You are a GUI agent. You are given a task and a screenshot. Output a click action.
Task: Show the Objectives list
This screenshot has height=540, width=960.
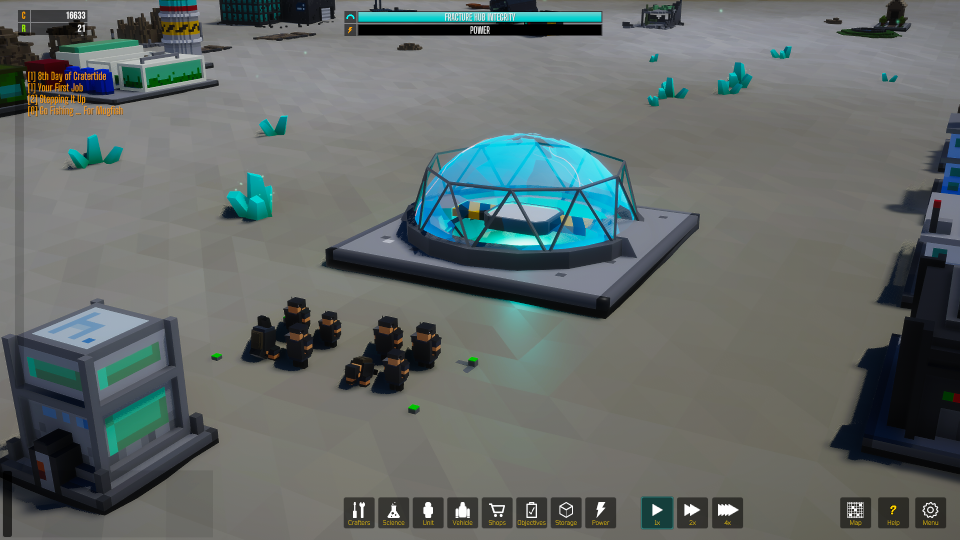[531, 513]
